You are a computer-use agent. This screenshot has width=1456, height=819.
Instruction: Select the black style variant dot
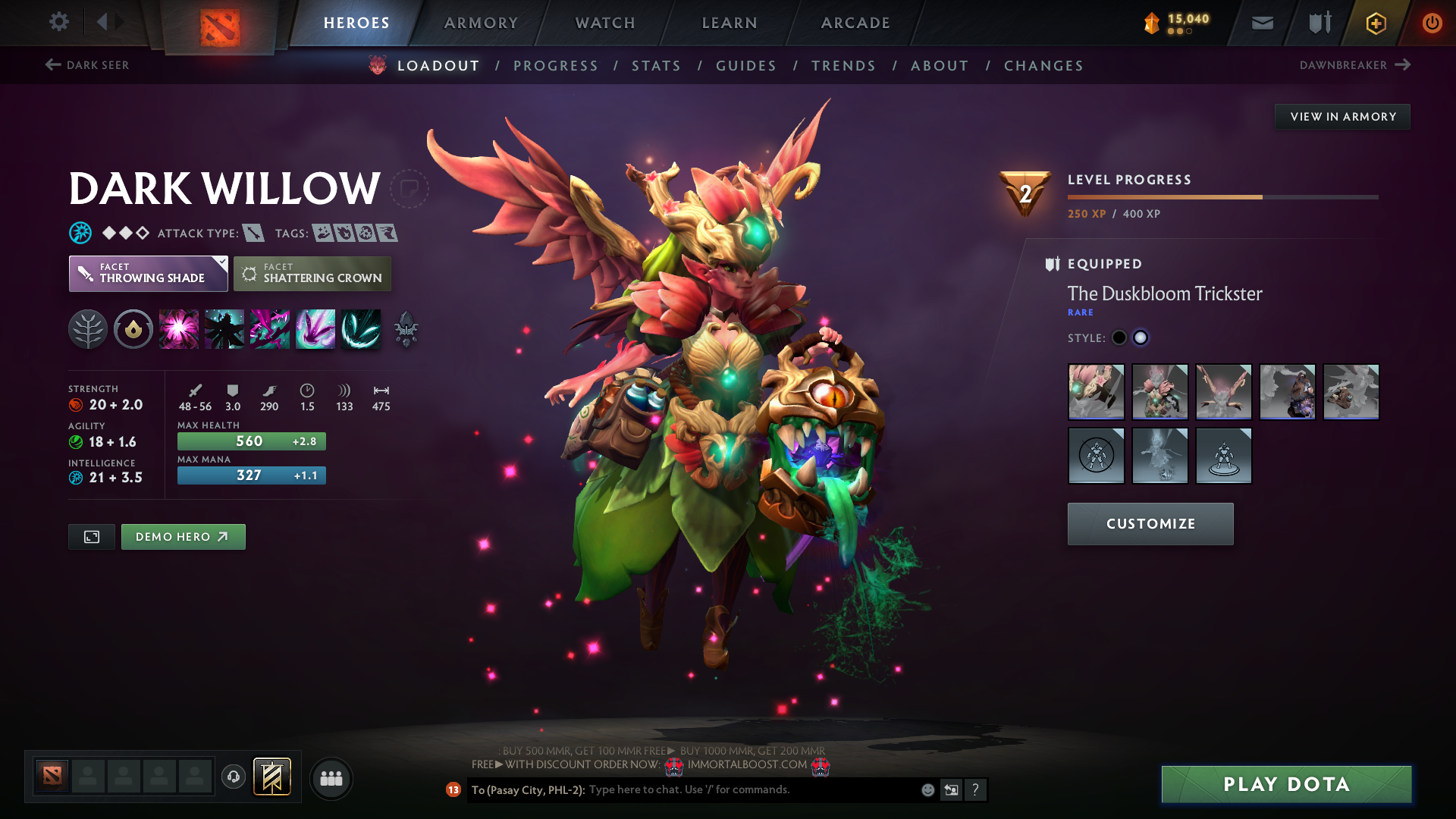tap(1119, 337)
